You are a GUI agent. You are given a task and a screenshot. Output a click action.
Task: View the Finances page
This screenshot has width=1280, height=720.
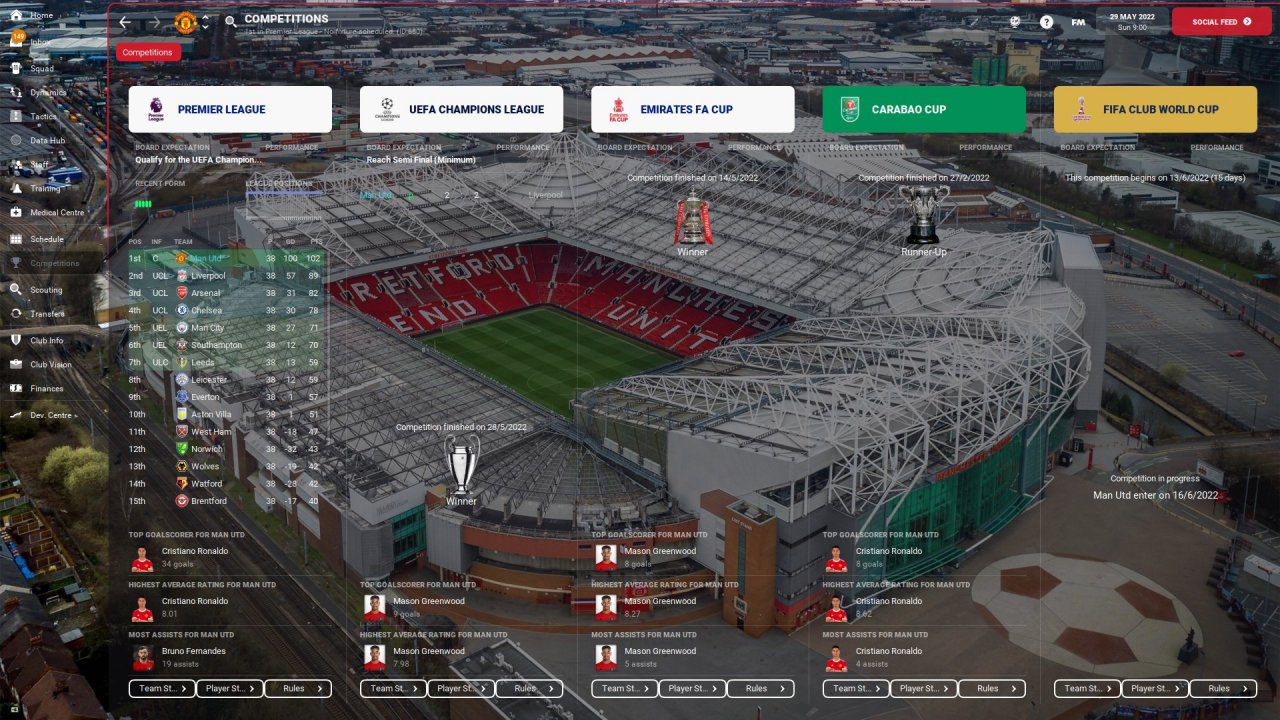pyautogui.click(x=46, y=389)
